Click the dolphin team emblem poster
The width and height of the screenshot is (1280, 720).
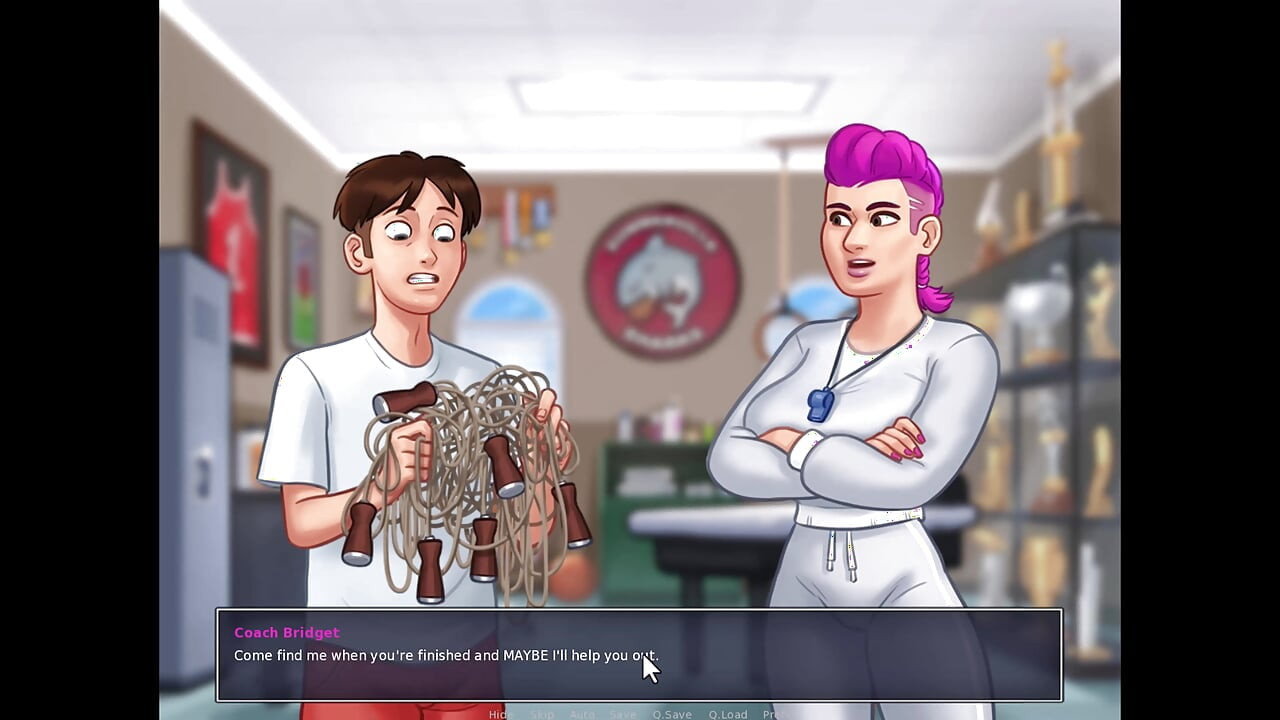point(655,280)
